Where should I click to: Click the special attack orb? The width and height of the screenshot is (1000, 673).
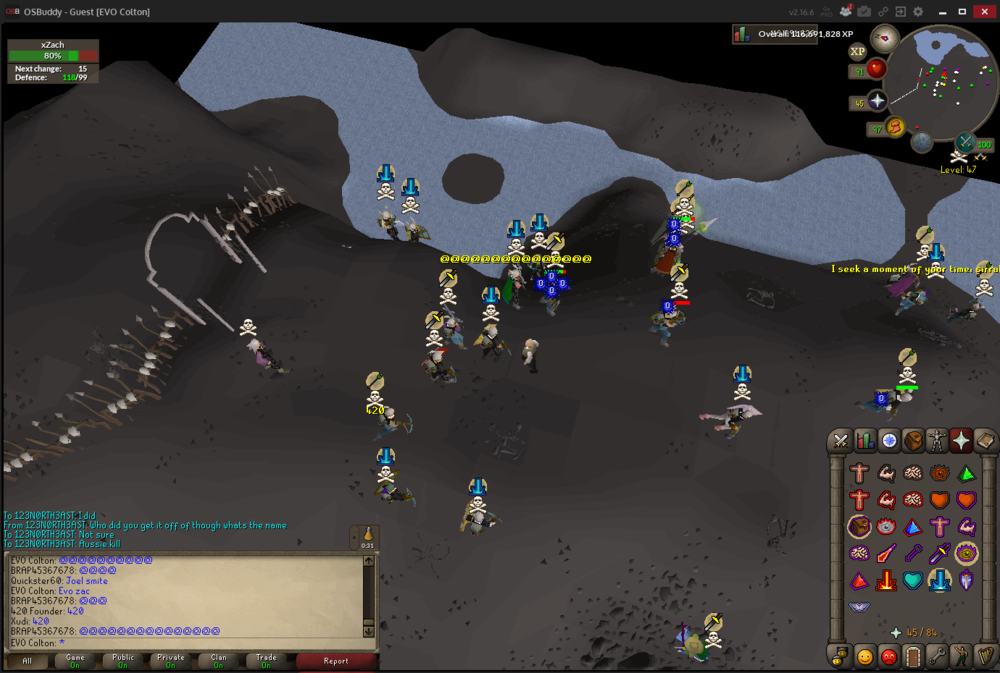point(966,142)
